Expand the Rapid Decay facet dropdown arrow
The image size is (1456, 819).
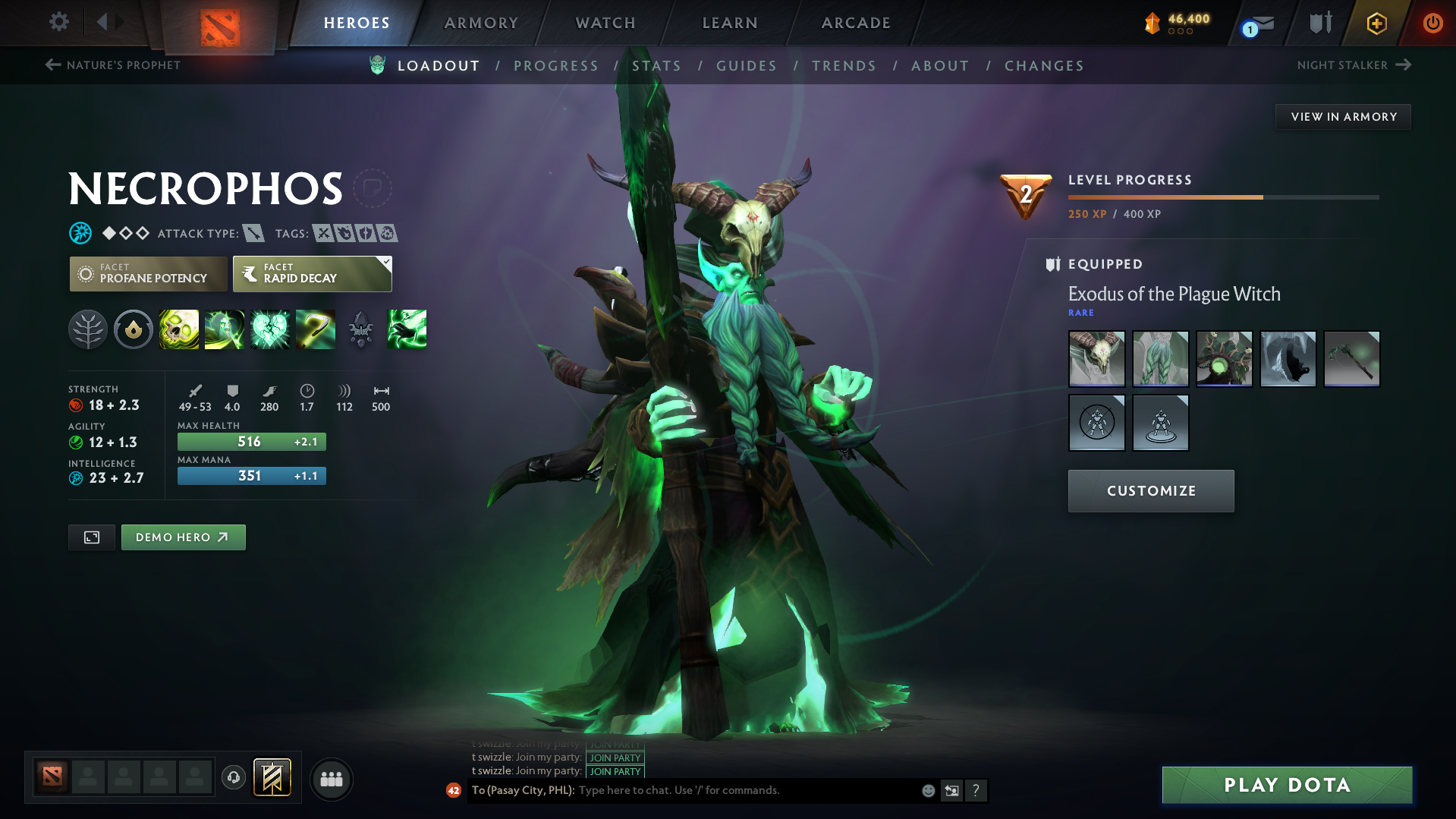tap(386, 263)
